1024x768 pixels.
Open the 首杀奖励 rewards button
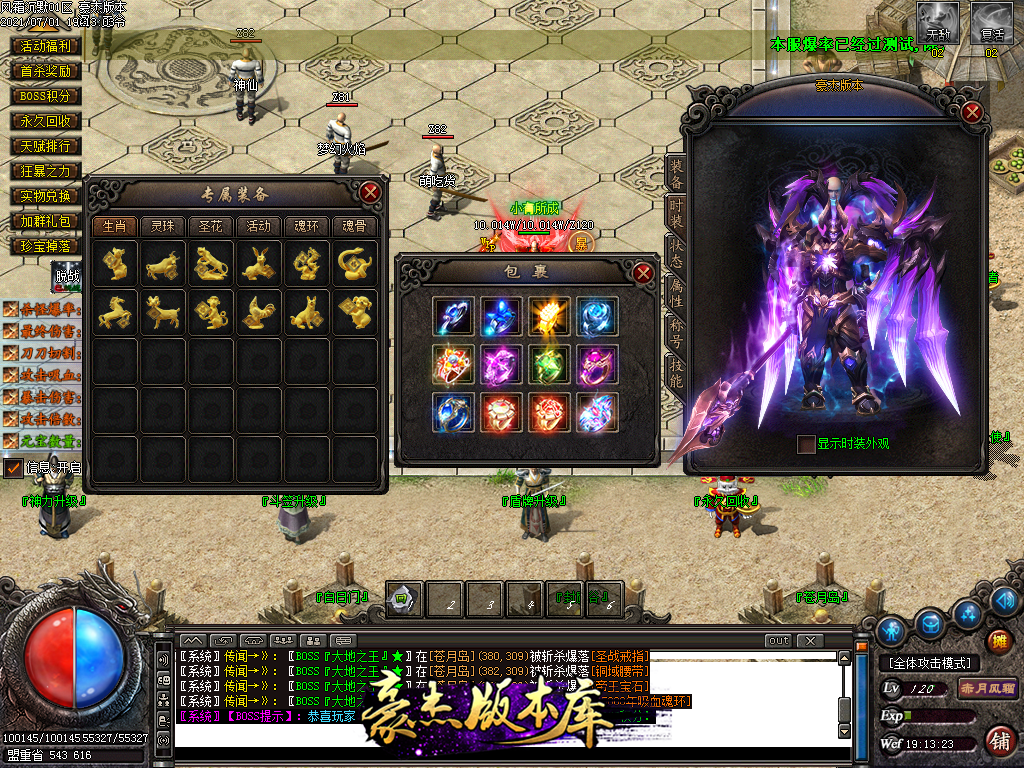point(45,71)
